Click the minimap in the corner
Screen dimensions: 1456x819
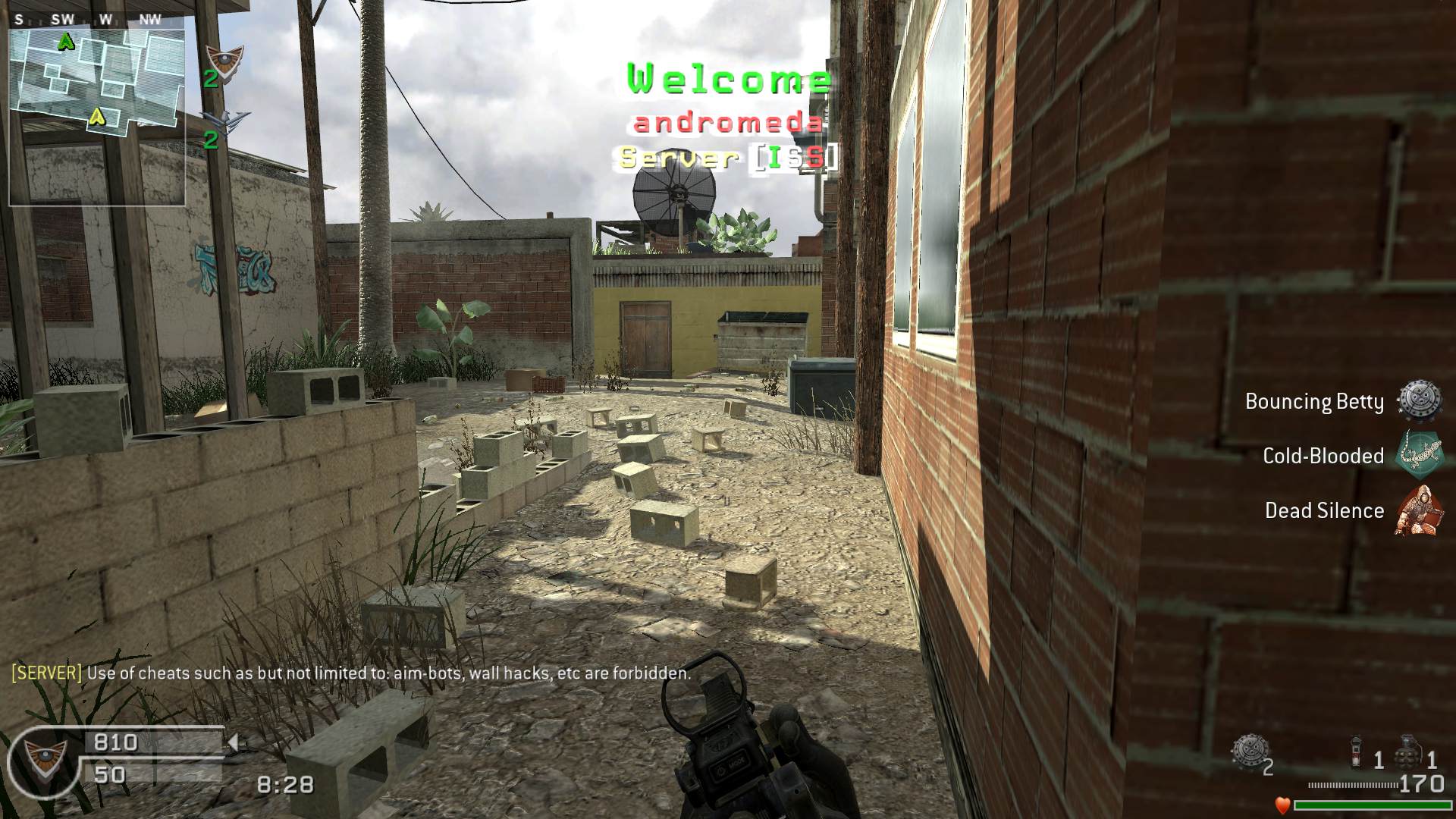point(97,110)
